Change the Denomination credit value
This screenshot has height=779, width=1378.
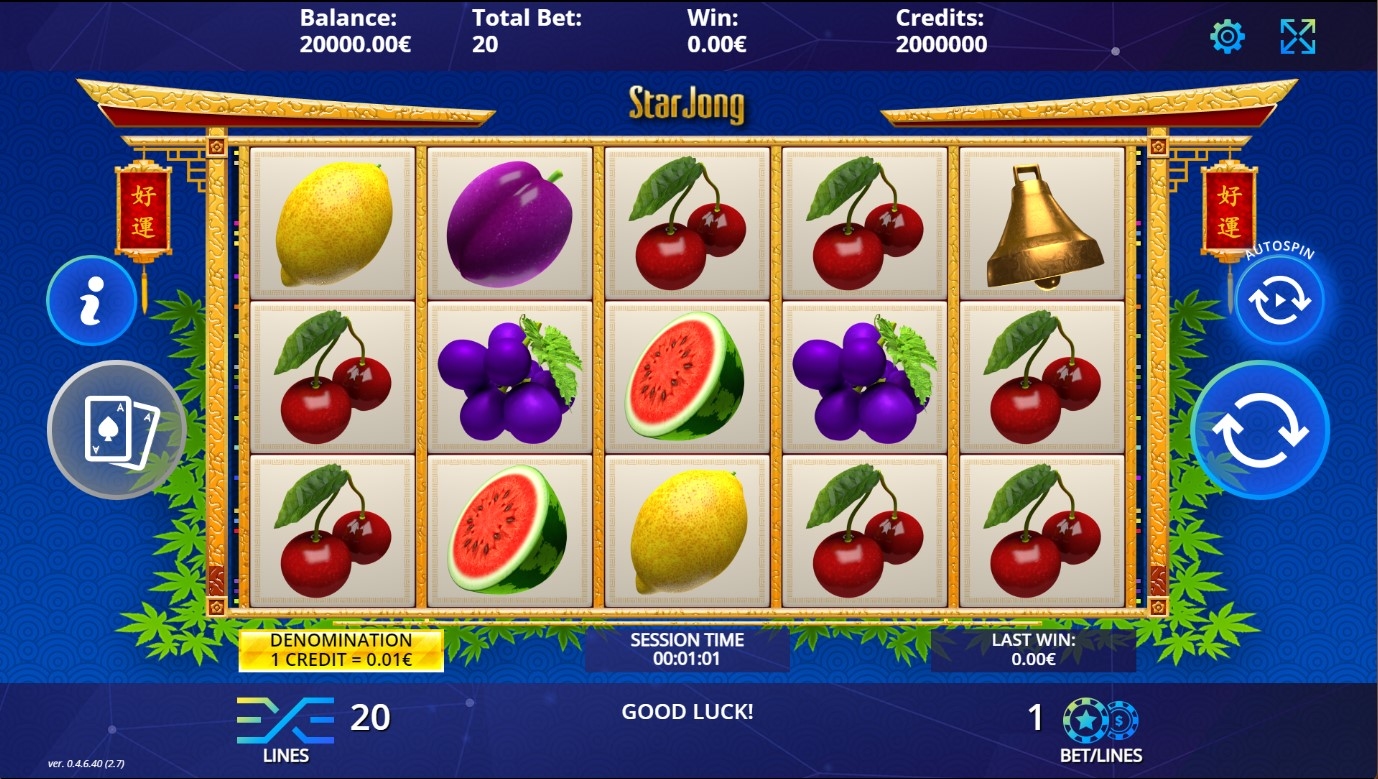tap(341, 650)
